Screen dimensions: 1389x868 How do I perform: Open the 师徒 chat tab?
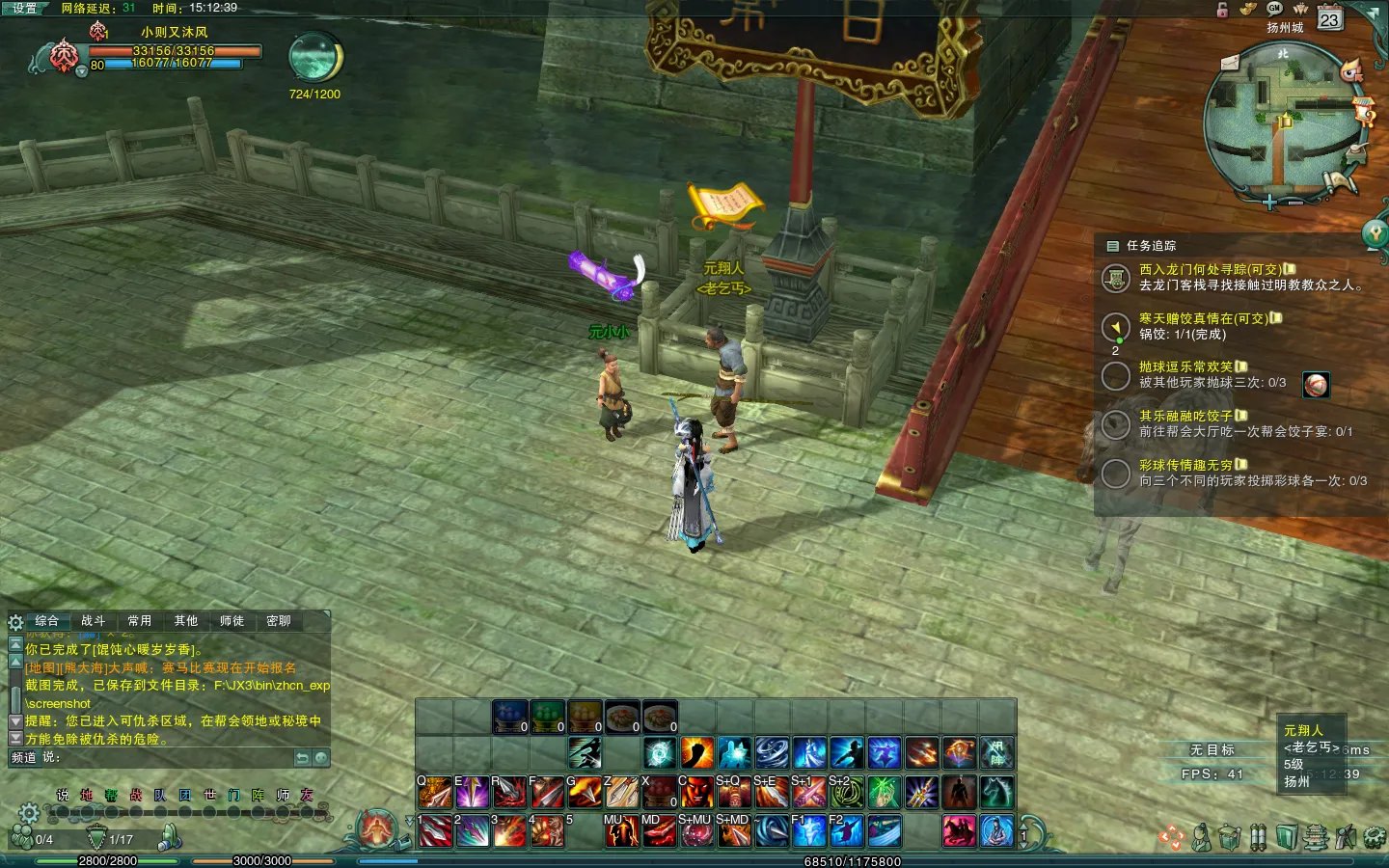click(231, 621)
